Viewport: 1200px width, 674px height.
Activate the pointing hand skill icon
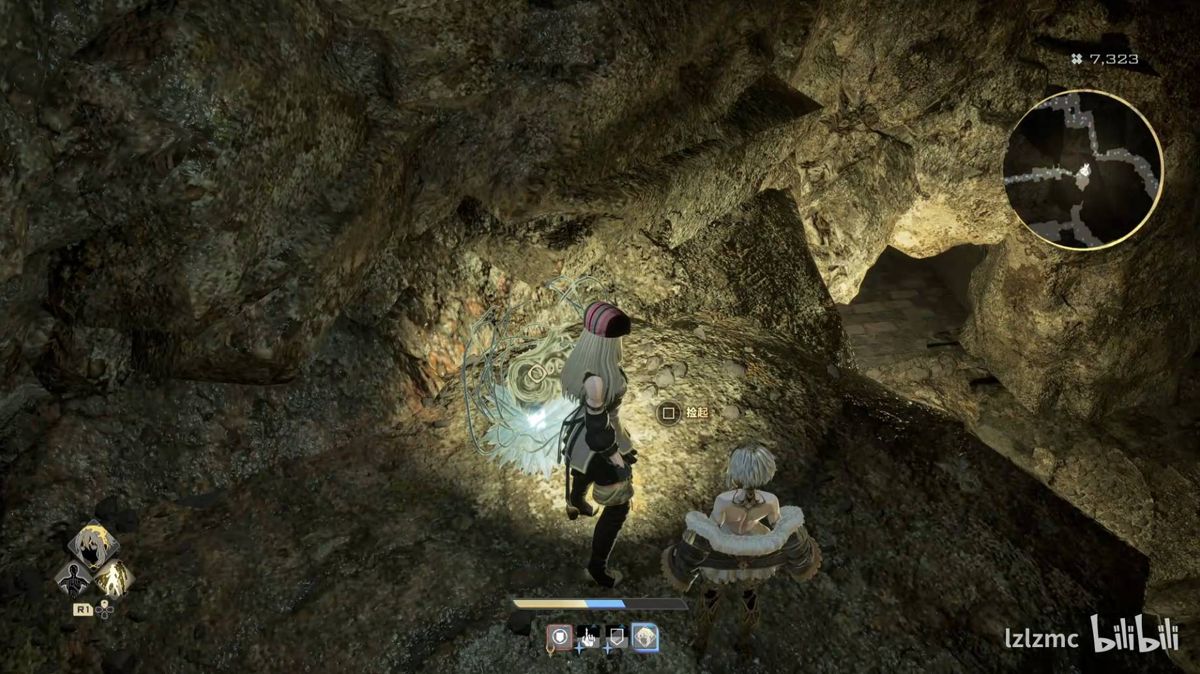pos(588,636)
